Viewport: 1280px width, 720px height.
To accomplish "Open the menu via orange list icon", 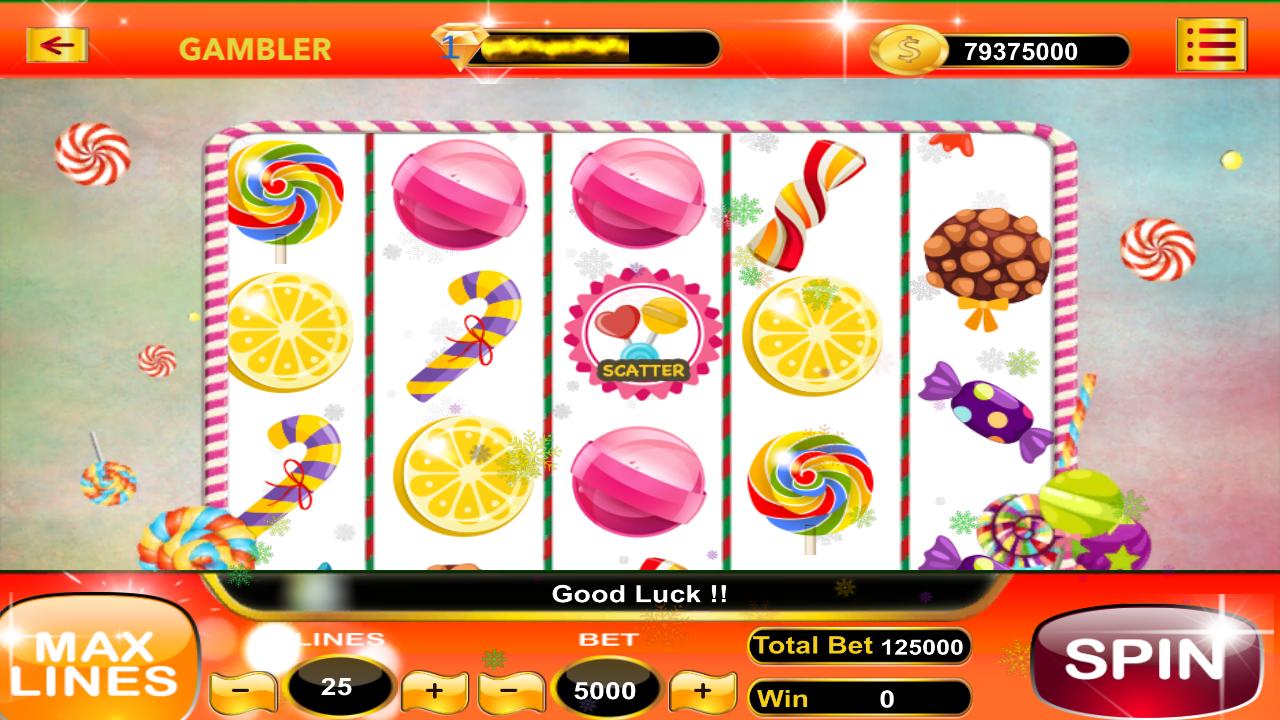I will click(x=1211, y=46).
